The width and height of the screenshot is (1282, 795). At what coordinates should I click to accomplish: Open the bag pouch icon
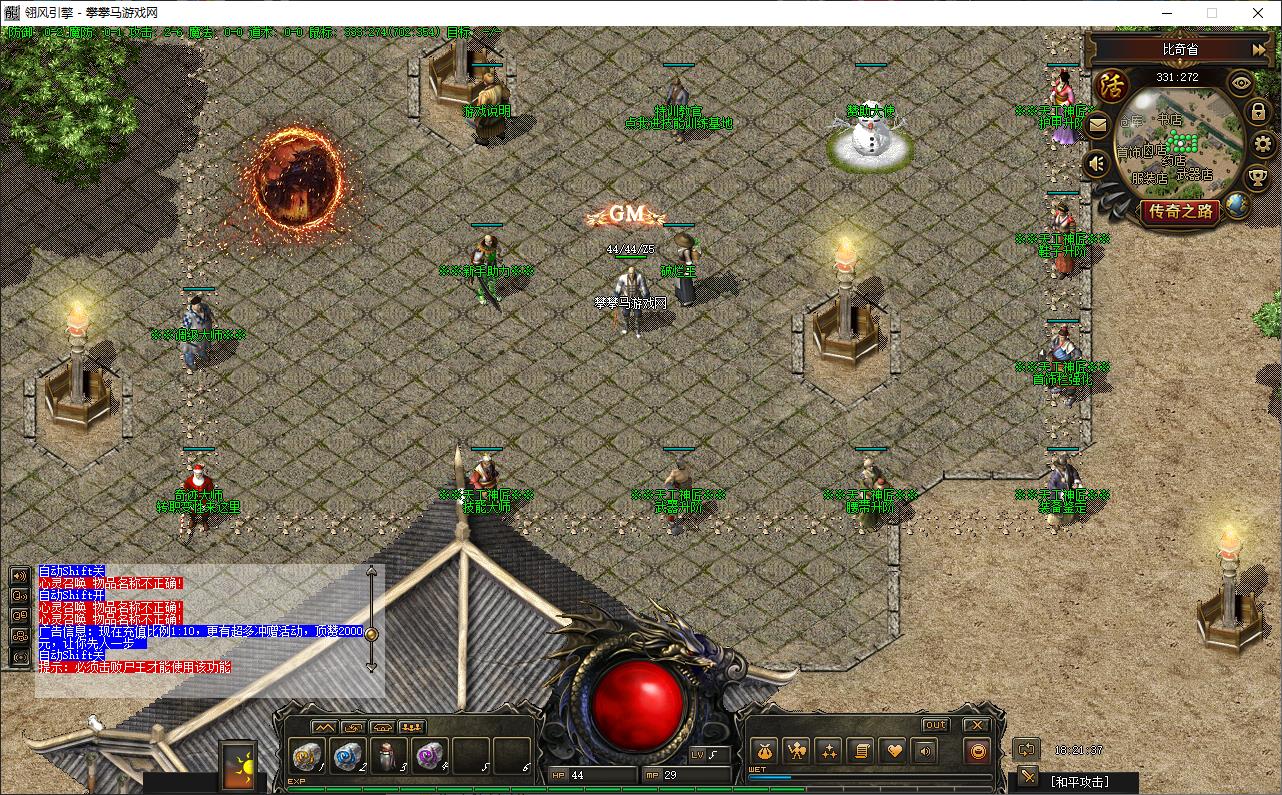coord(765,751)
